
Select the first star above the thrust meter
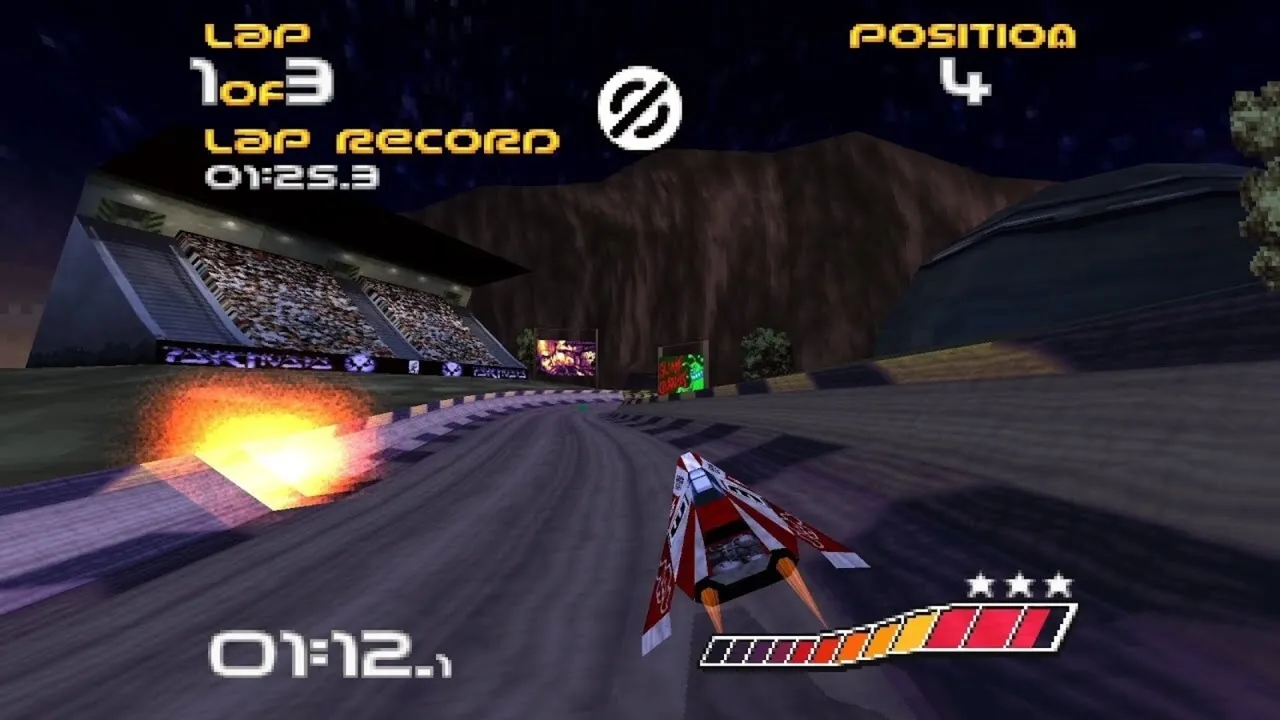pos(980,583)
